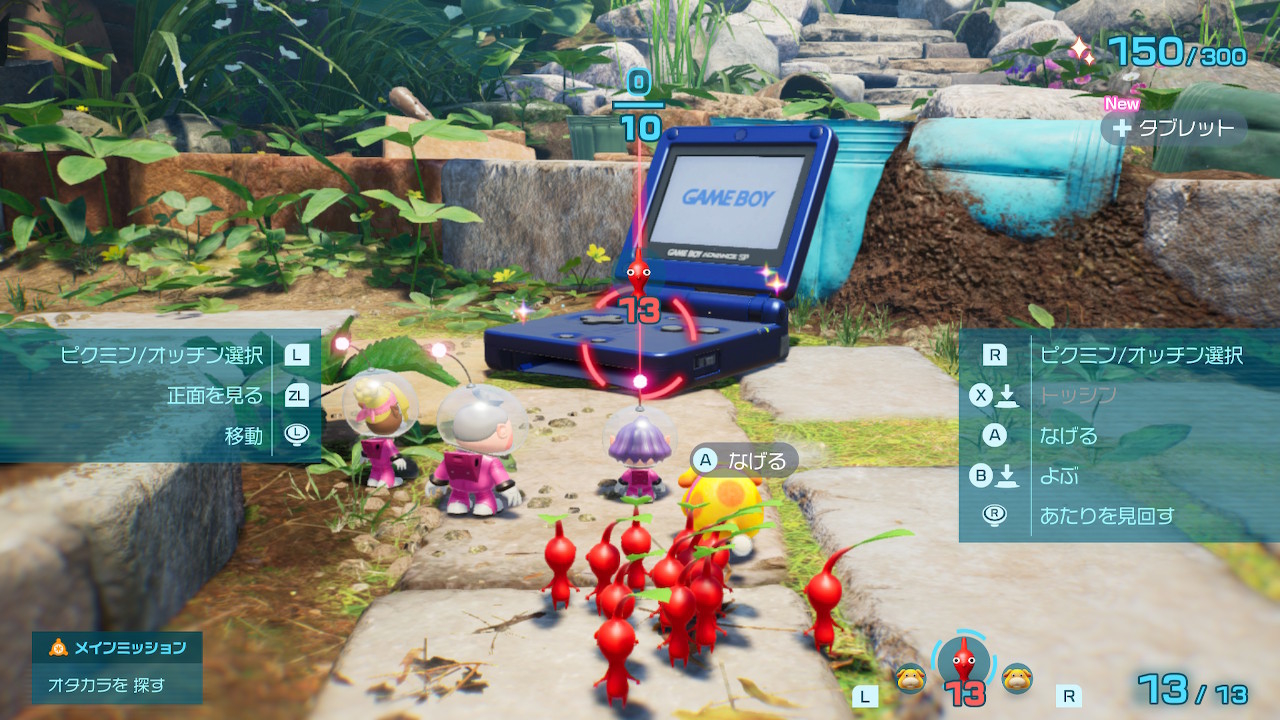Switch to the Oatchi icon beside the L prompt
Image resolution: width=1280 pixels, height=720 pixels.
point(910,677)
